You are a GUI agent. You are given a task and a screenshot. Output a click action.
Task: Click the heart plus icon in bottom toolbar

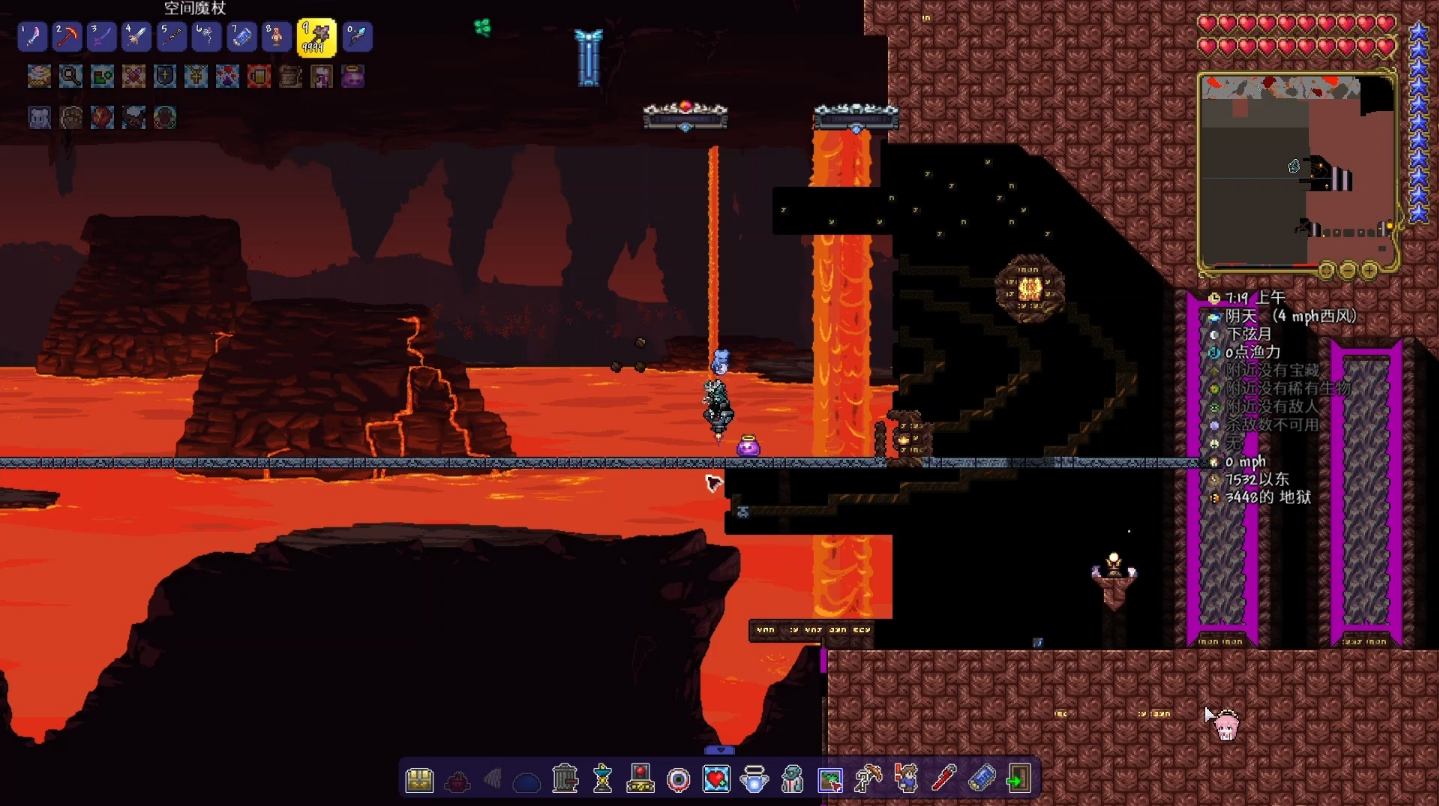coord(716,779)
